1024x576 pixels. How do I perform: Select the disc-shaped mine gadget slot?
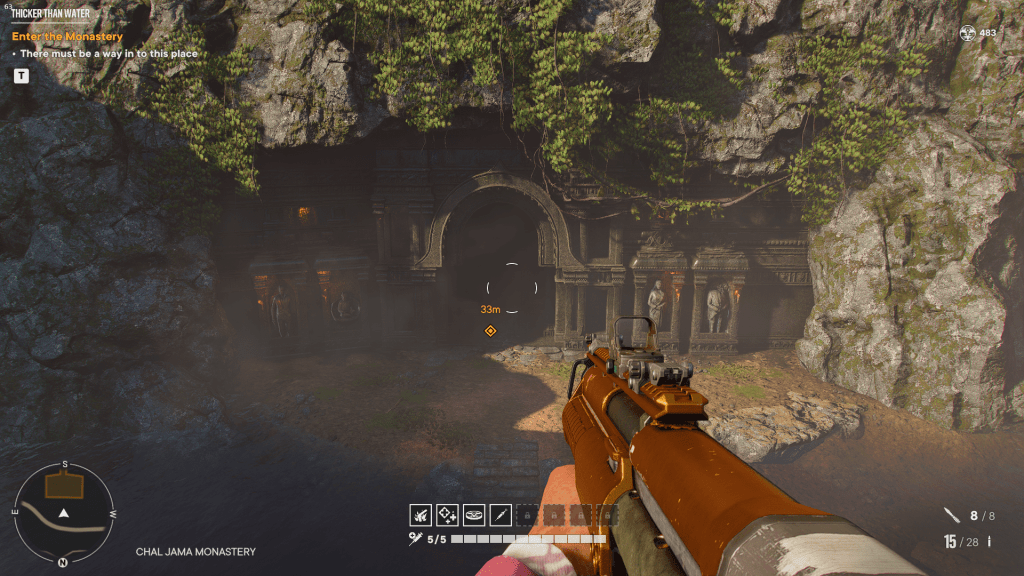(x=474, y=515)
